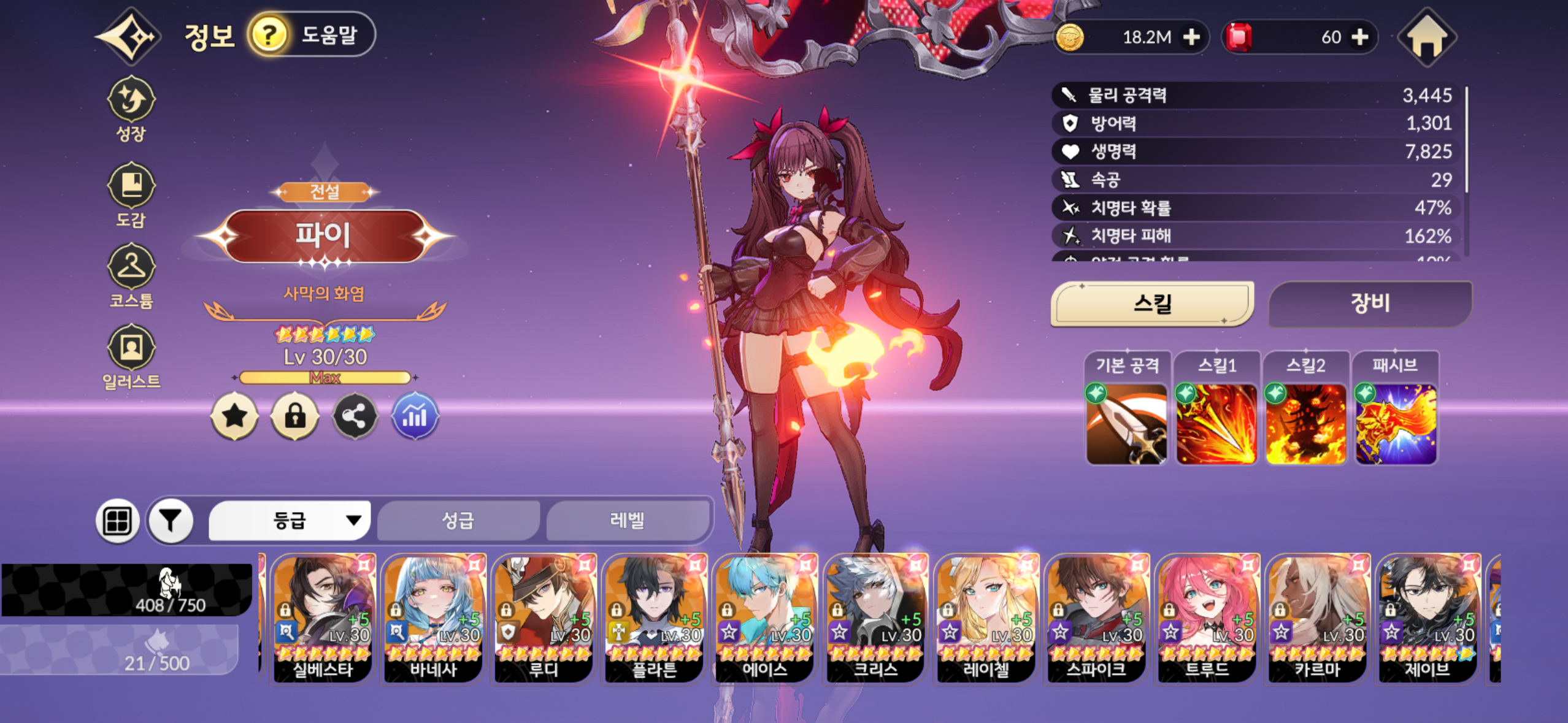This screenshot has height=723, width=1568.
Task: Switch to the 장비 equipment tab
Action: click(1369, 304)
